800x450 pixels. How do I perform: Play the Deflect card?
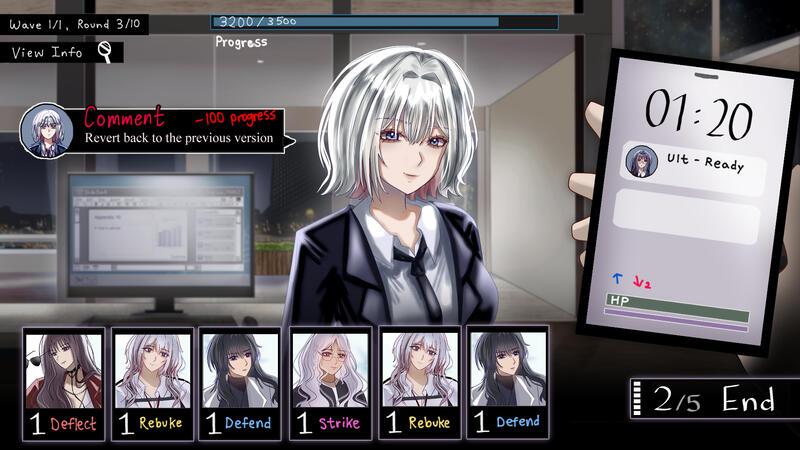click(63, 383)
